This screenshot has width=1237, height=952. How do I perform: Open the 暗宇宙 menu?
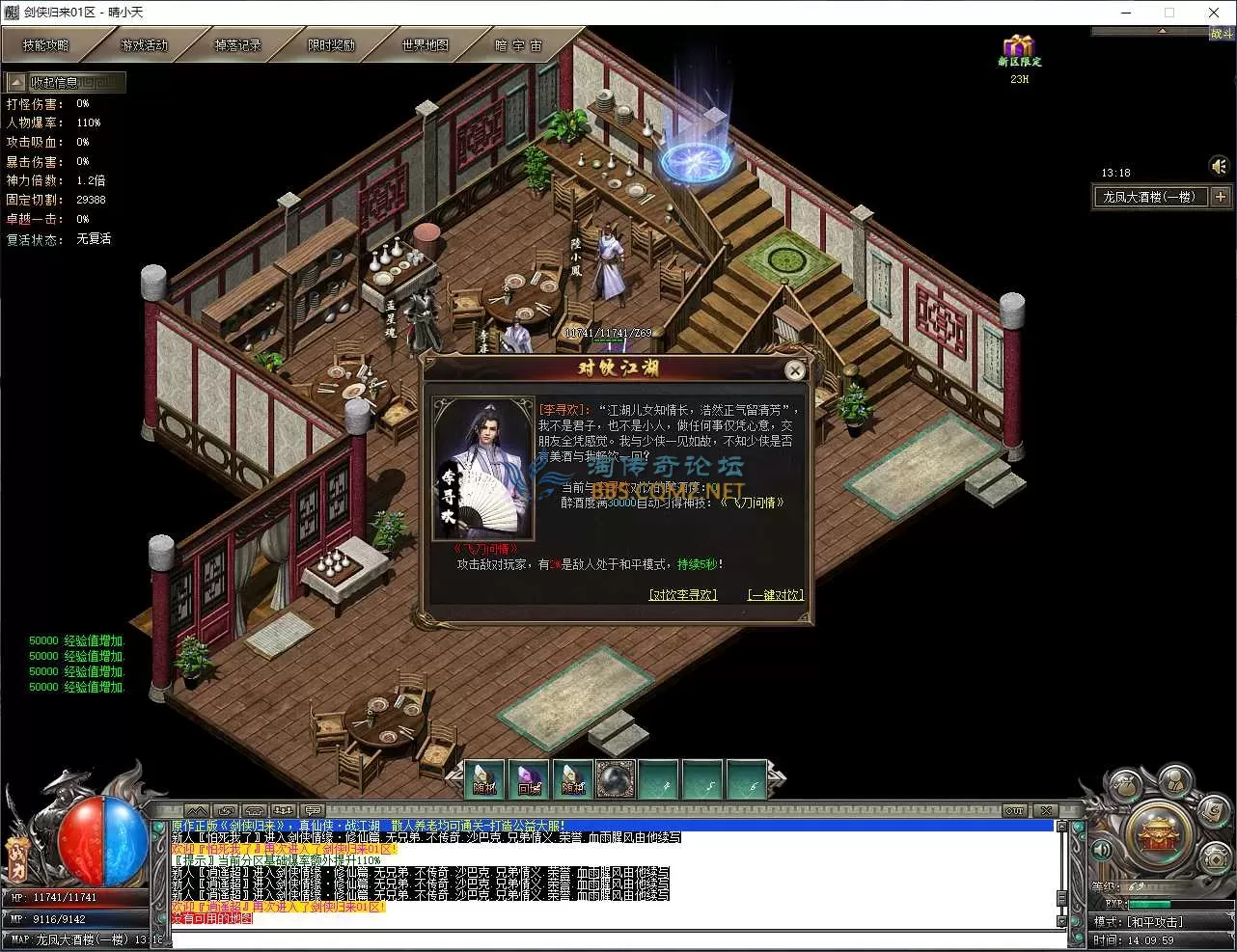(x=518, y=45)
